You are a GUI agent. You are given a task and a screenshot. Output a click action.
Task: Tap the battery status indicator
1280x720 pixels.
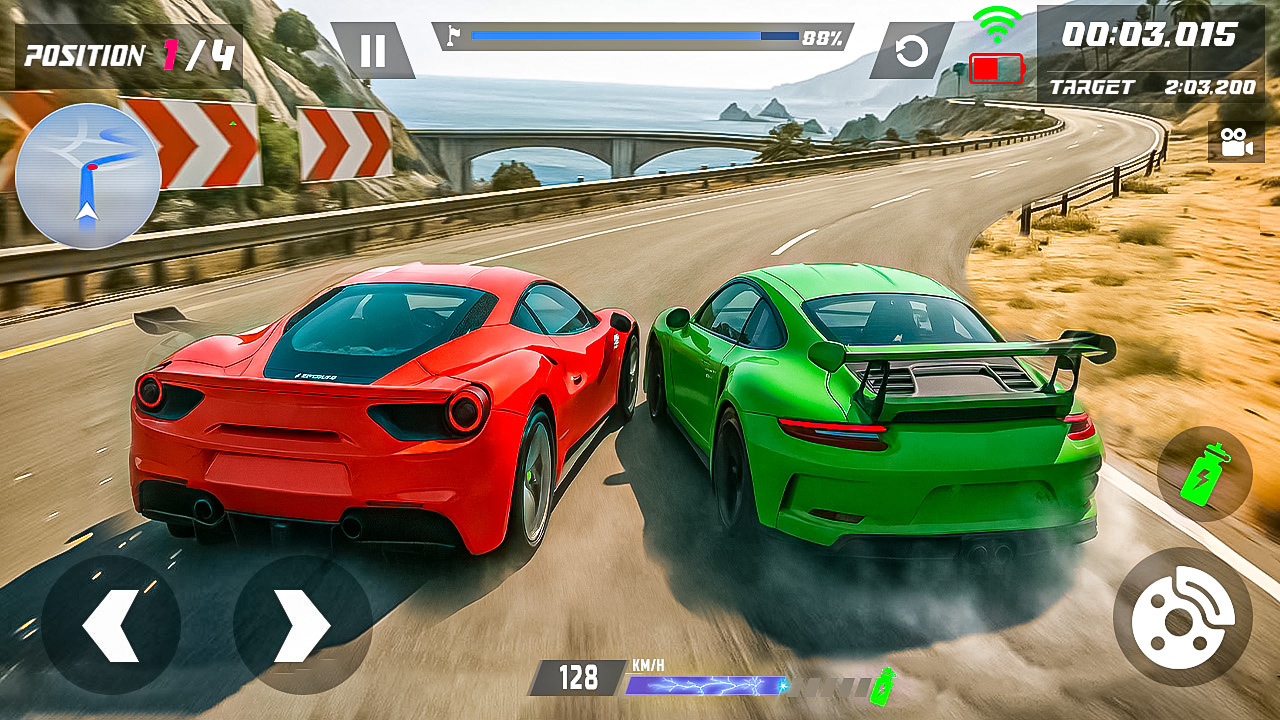[996, 70]
